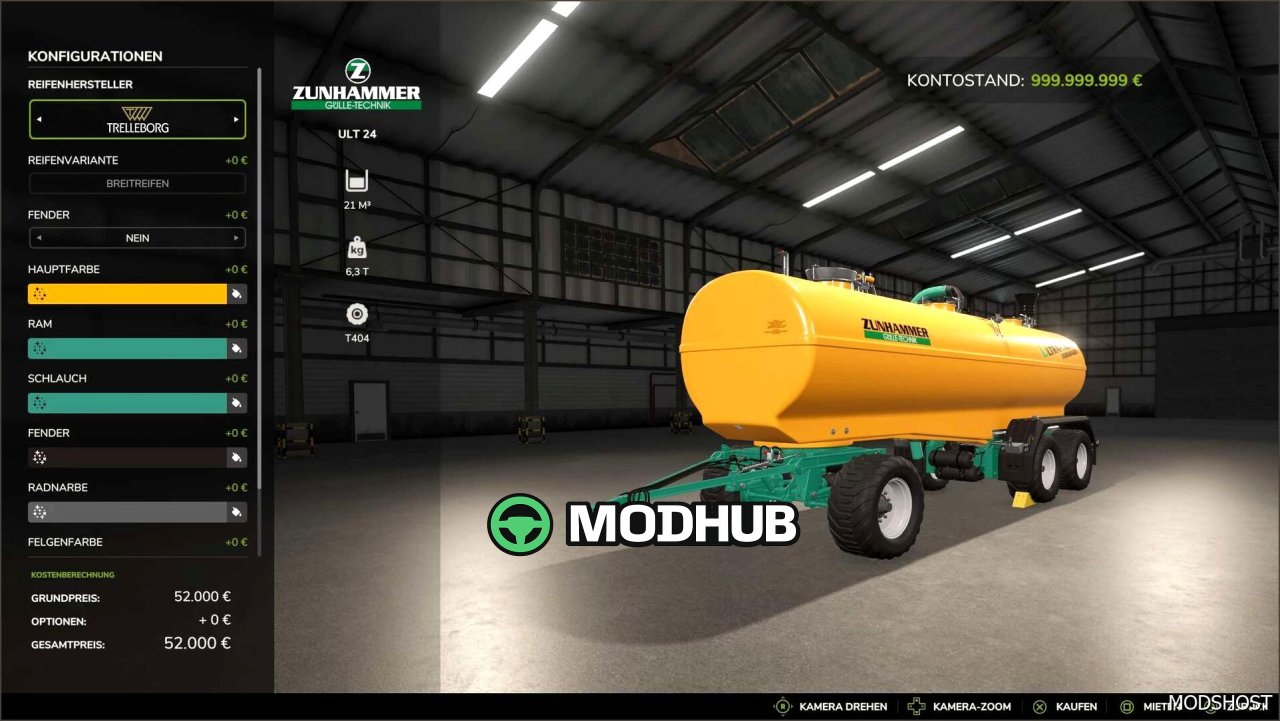Viewport: 1280px width, 721px height.
Task: Open the Breitreifen Reifenvariante selector
Action: tap(137, 183)
